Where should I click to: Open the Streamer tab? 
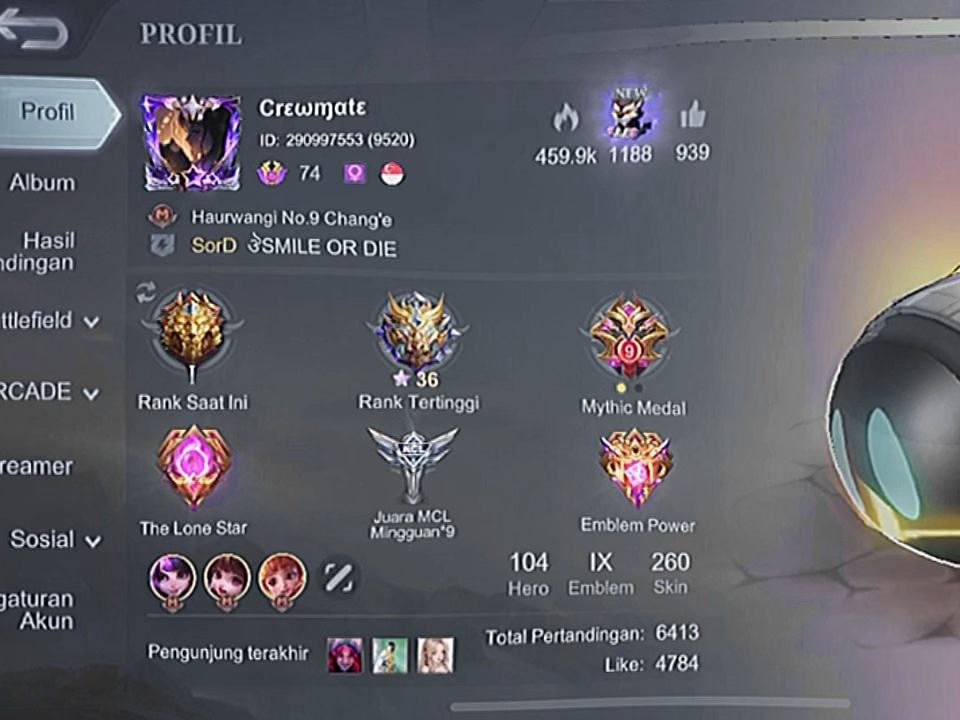point(38,466)
